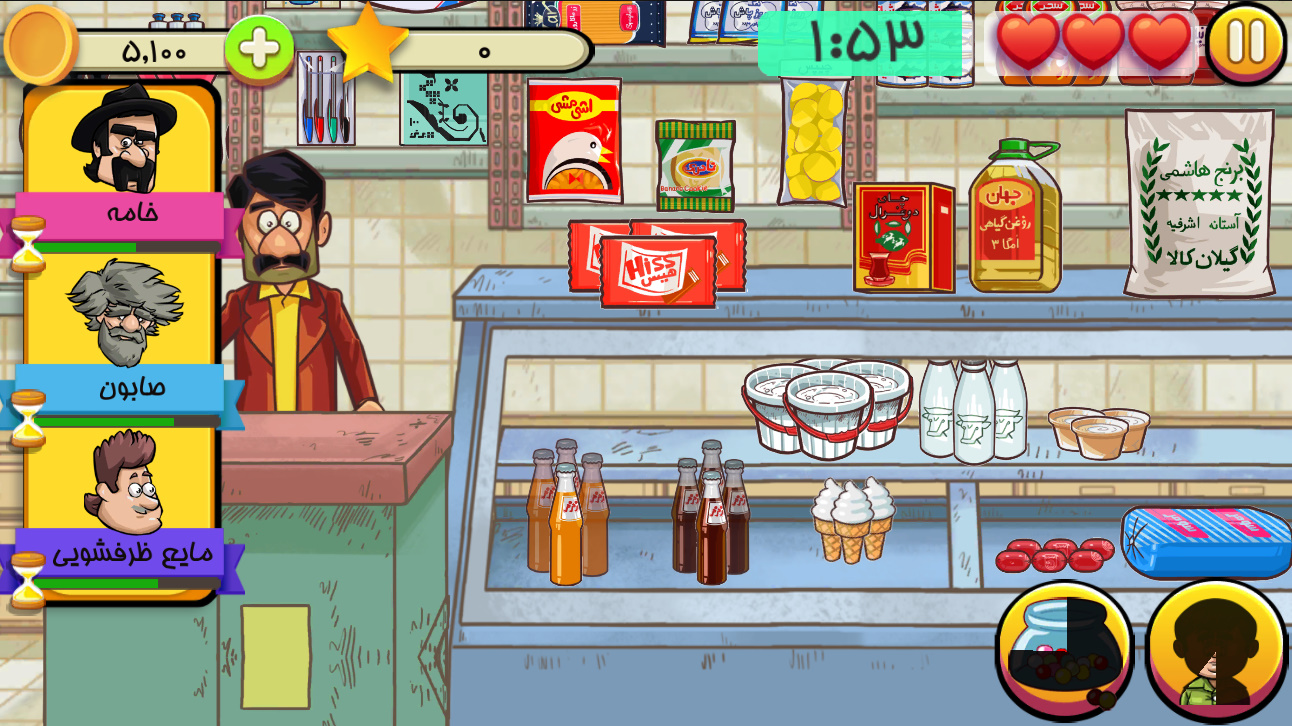Choose the old man's صابون order card
Screen dimensions: 1292x726
[x=120, y=335]
